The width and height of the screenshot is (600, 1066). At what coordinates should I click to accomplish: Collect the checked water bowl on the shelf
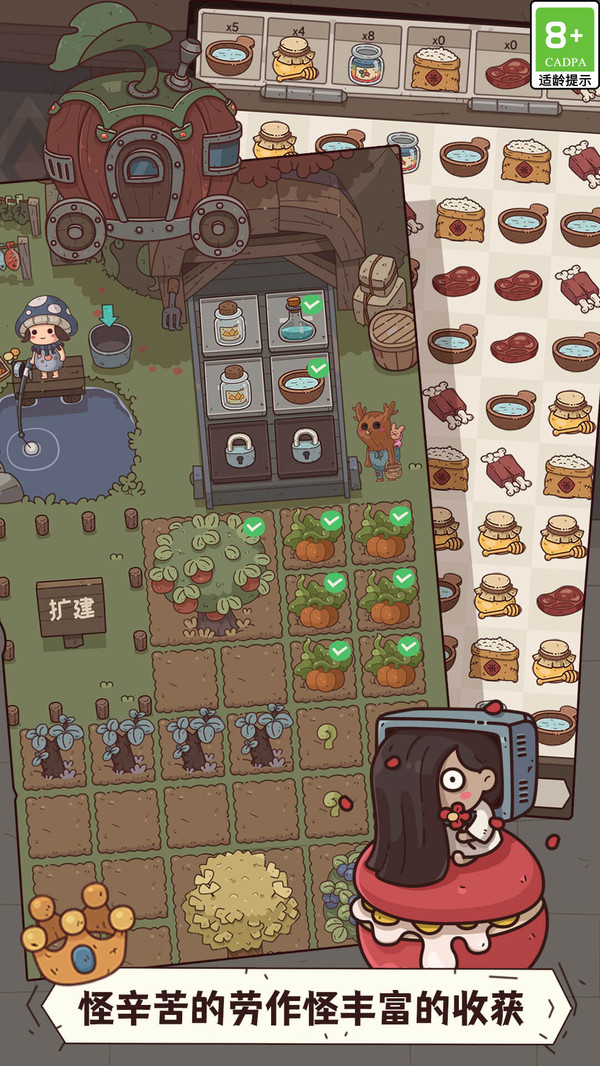(300, 383)
